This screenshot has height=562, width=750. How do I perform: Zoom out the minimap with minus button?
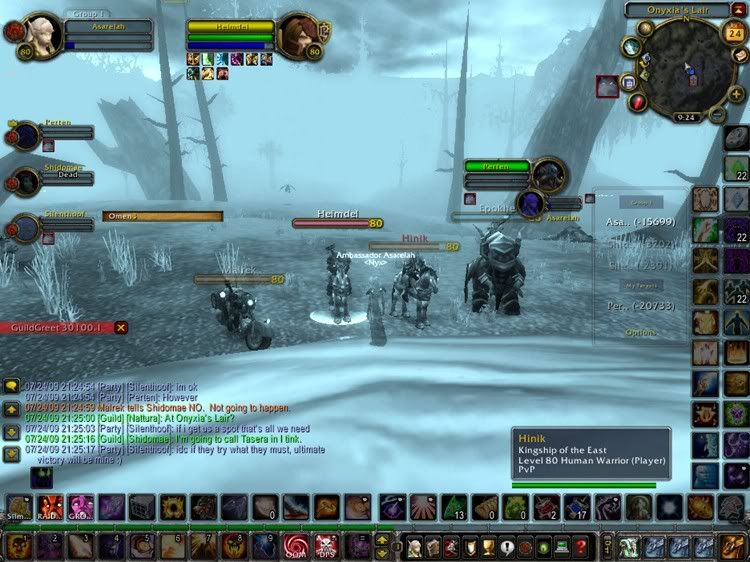(716, 114)
